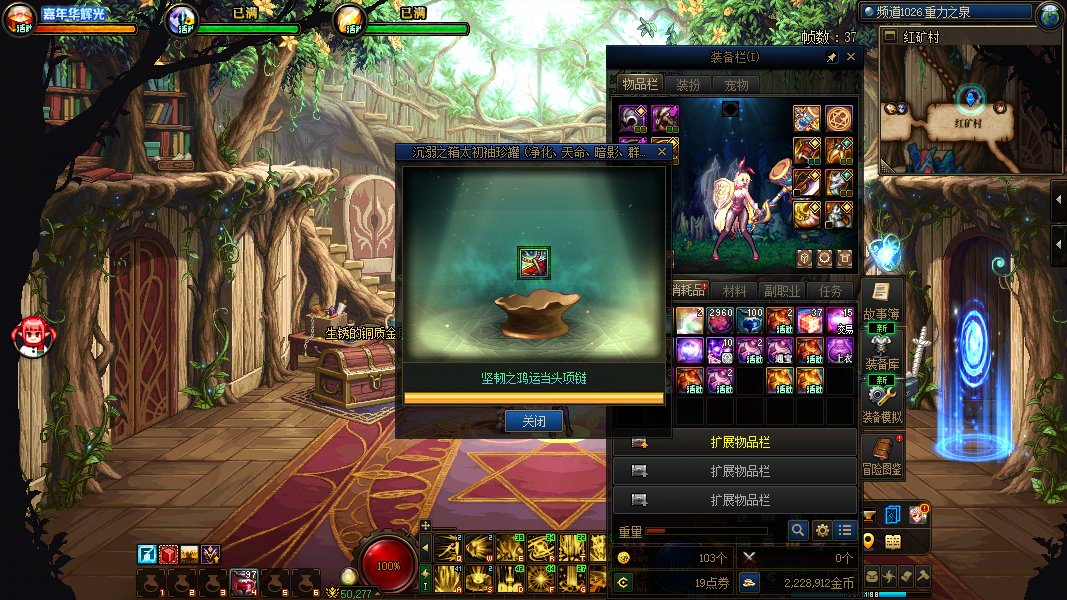Click the yellow 扩展物品栏 expand row
Screen dimensions: 1067x600
tap(739, 442)
